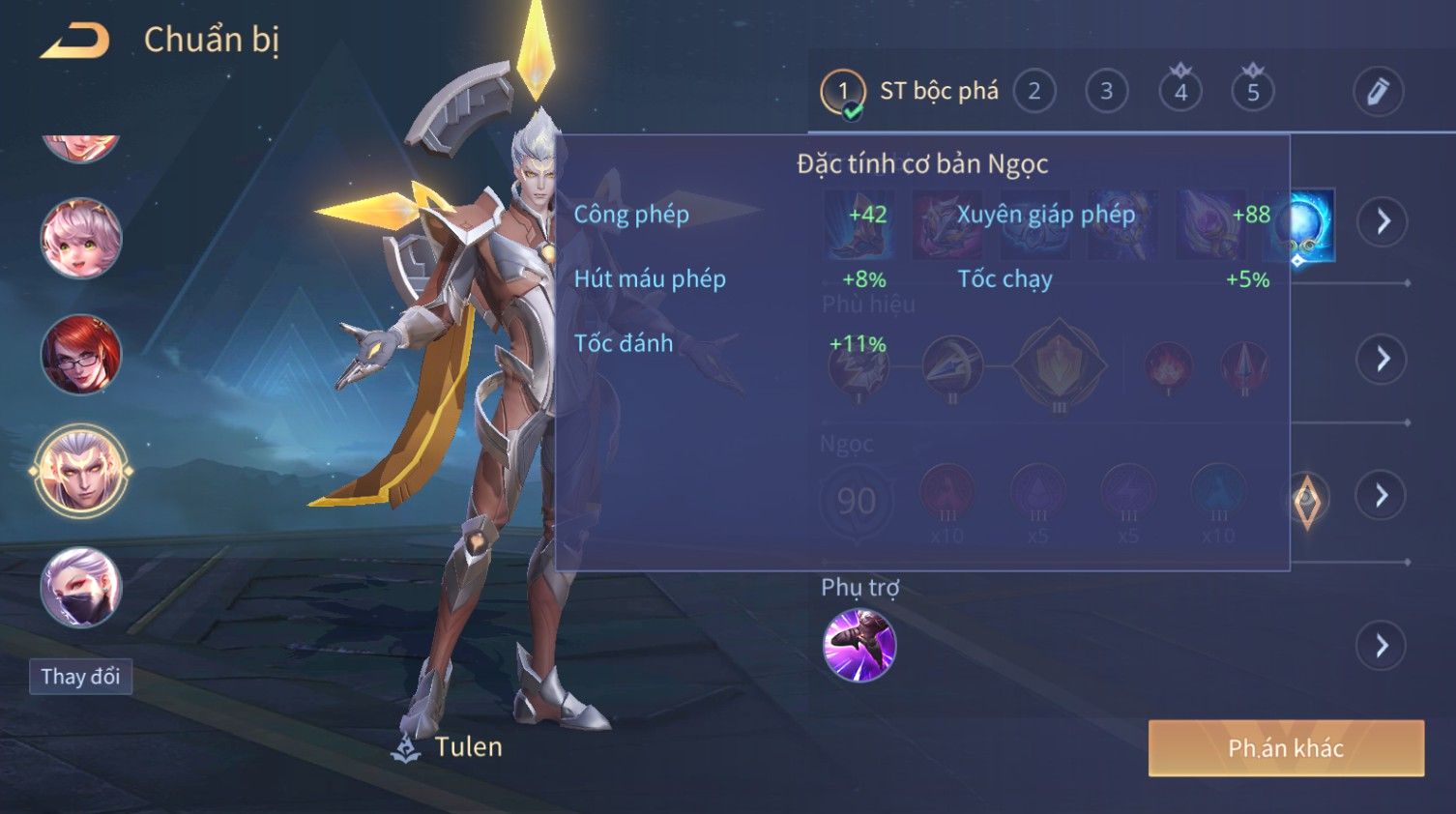Click the Phản khác button
This screenshot has width=1456, height=814.
click(1285, 747)
